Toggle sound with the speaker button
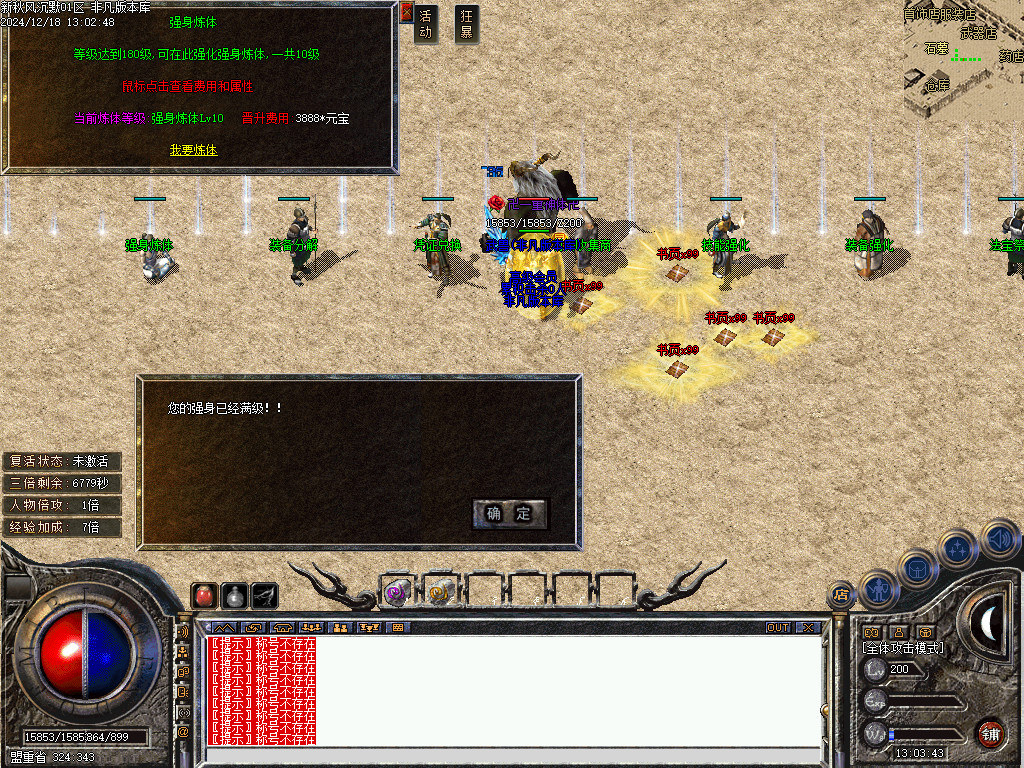 click(998, 538)
